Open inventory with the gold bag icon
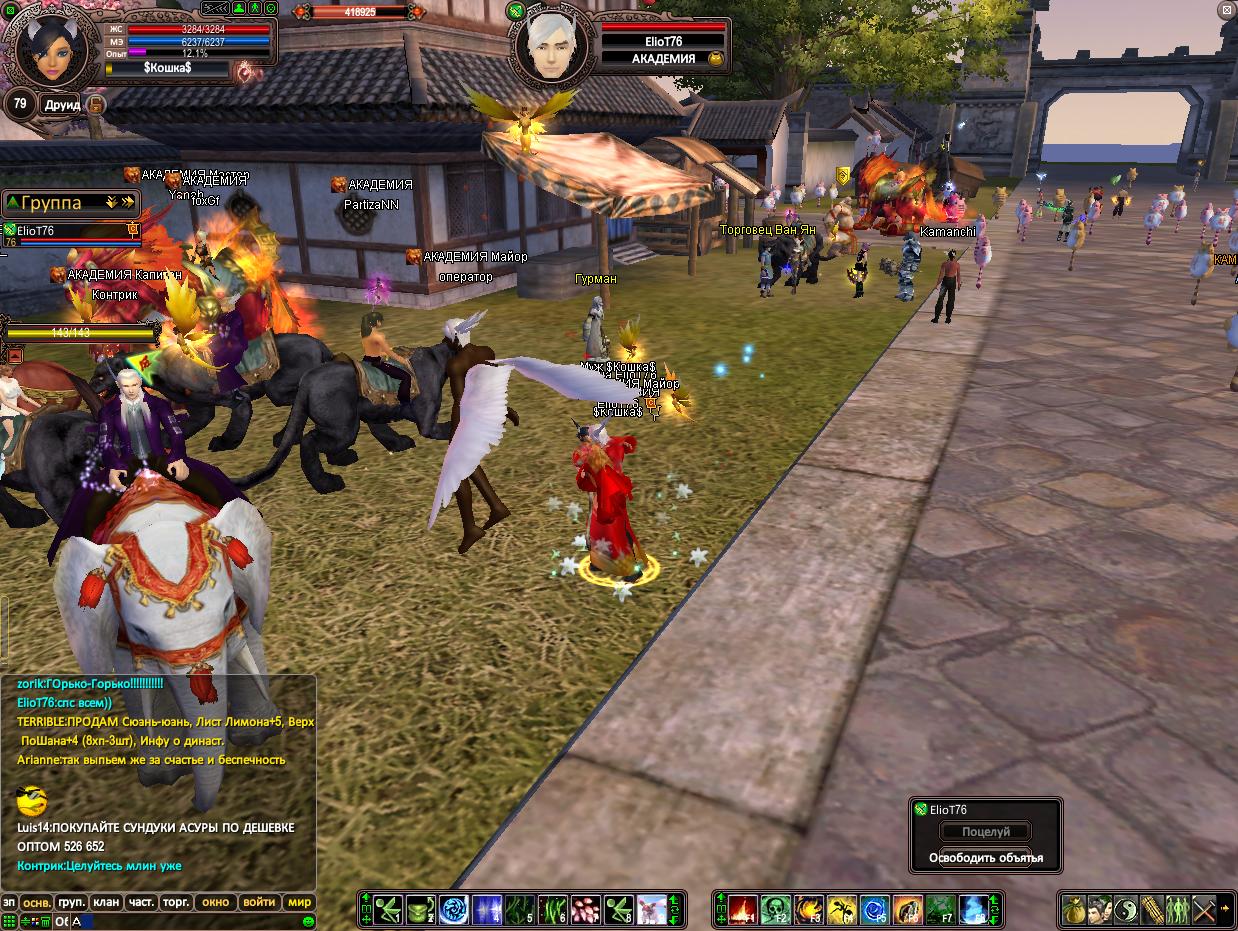Viewport: 1238px width, 931px height. pos(1074,909)
